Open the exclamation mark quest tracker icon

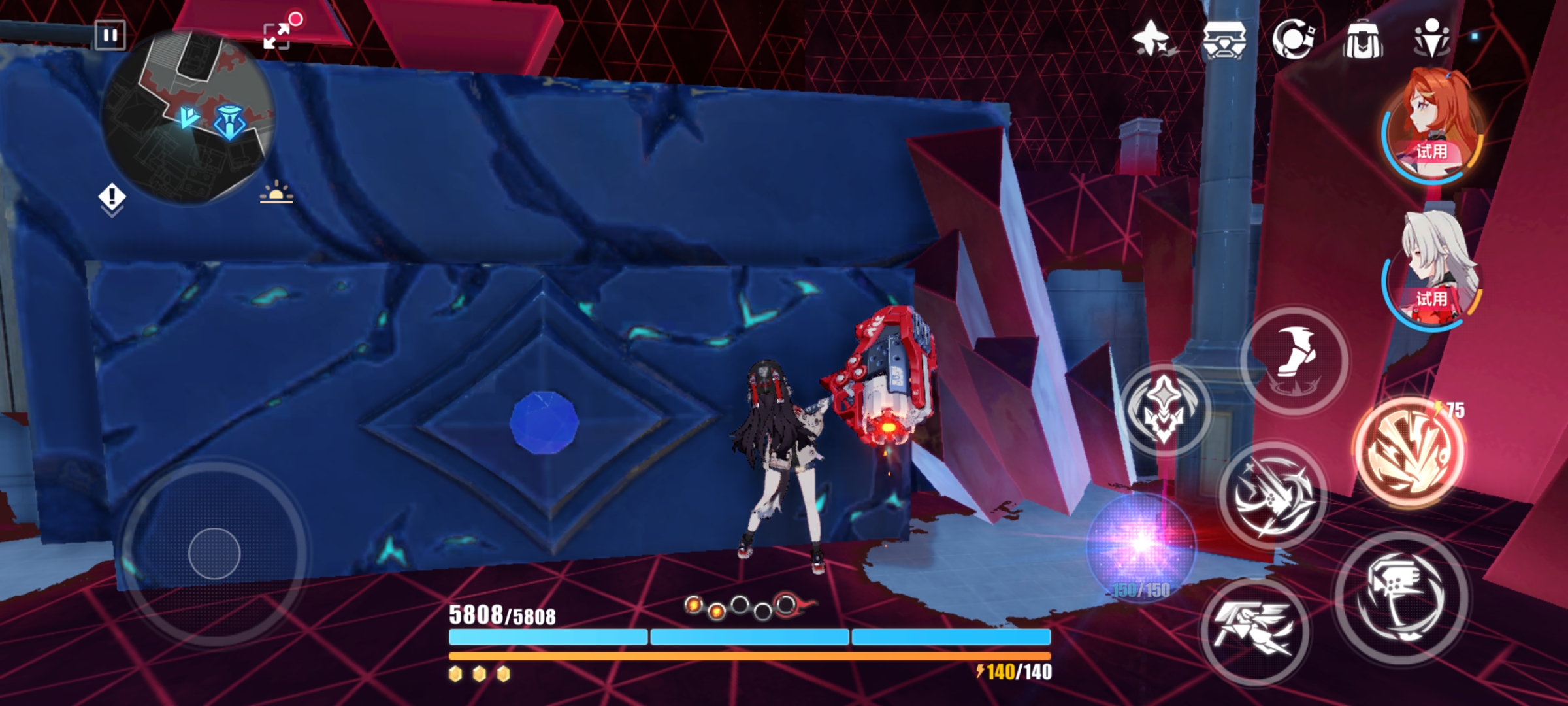point(112,197)
